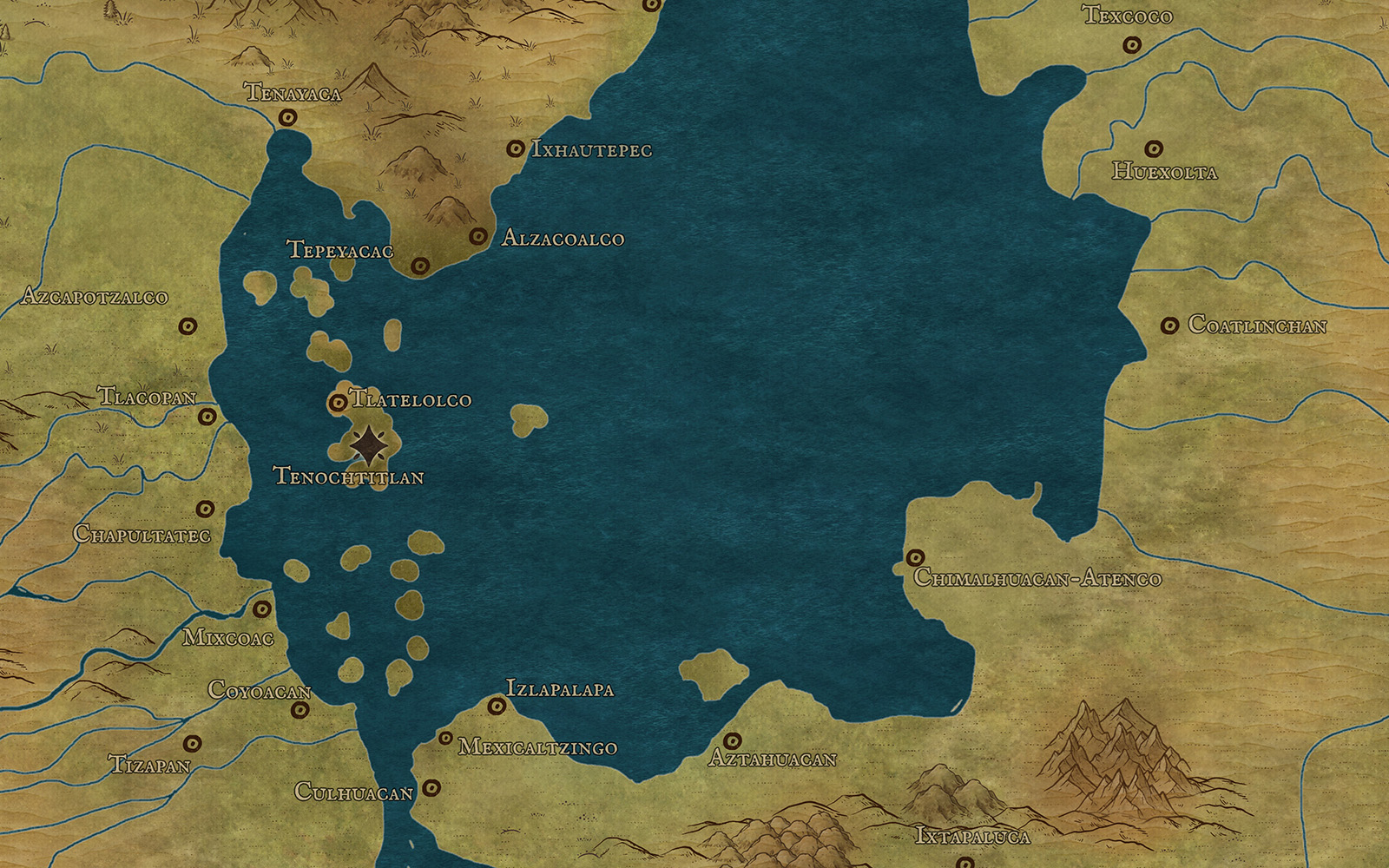This screenshot has height=868, width=1389.
Task: Click the Chapultatec marker on the map
Action: (x=206, y=509)
